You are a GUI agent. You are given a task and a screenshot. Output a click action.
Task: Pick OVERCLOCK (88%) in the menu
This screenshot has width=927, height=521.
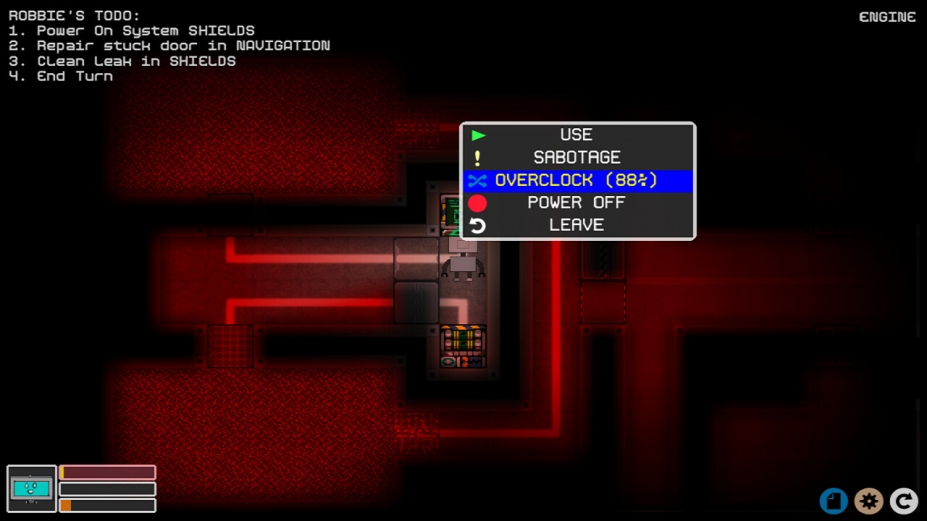click(577, 181)
